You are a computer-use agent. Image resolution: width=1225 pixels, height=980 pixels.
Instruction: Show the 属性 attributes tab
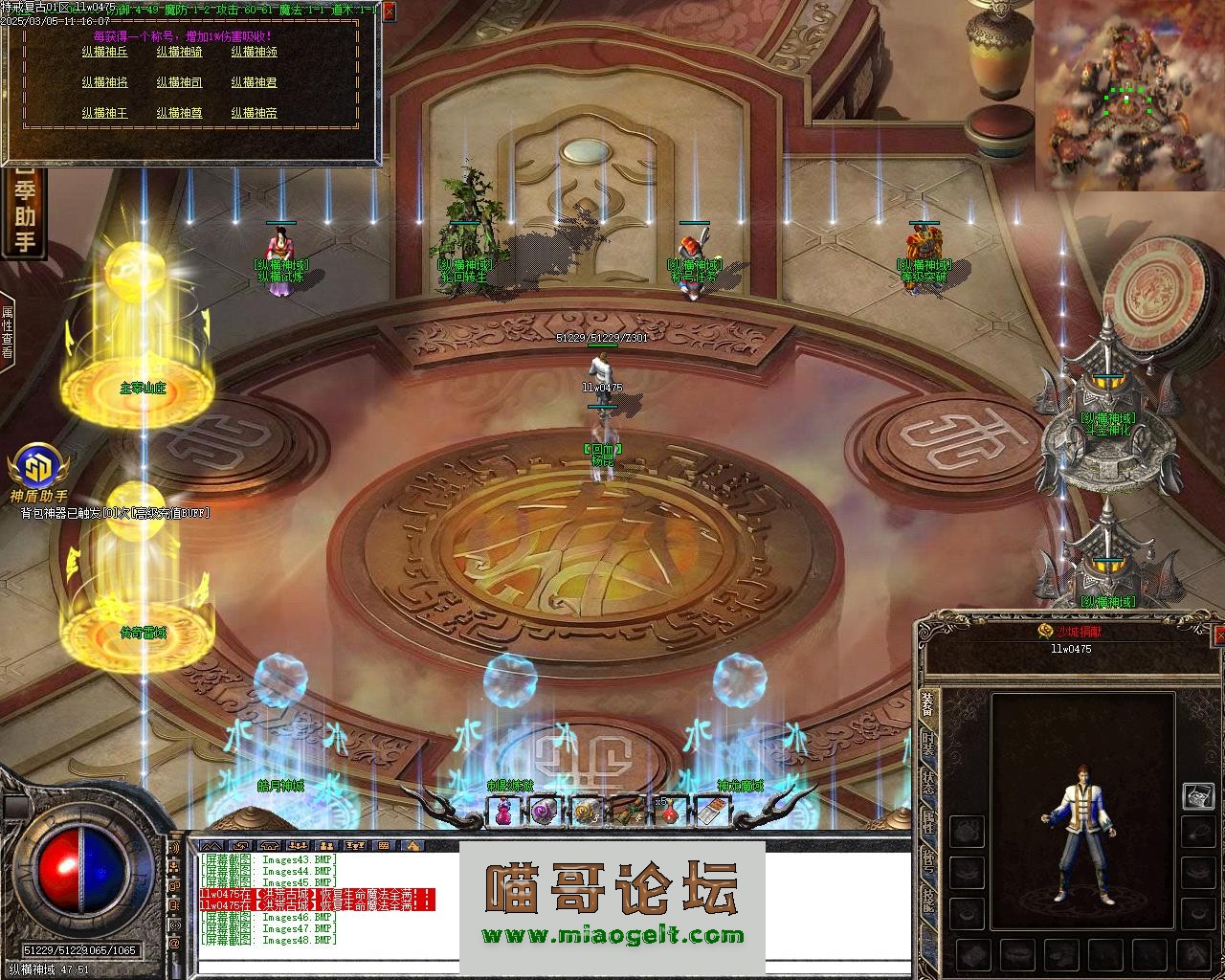coord(927,822)
